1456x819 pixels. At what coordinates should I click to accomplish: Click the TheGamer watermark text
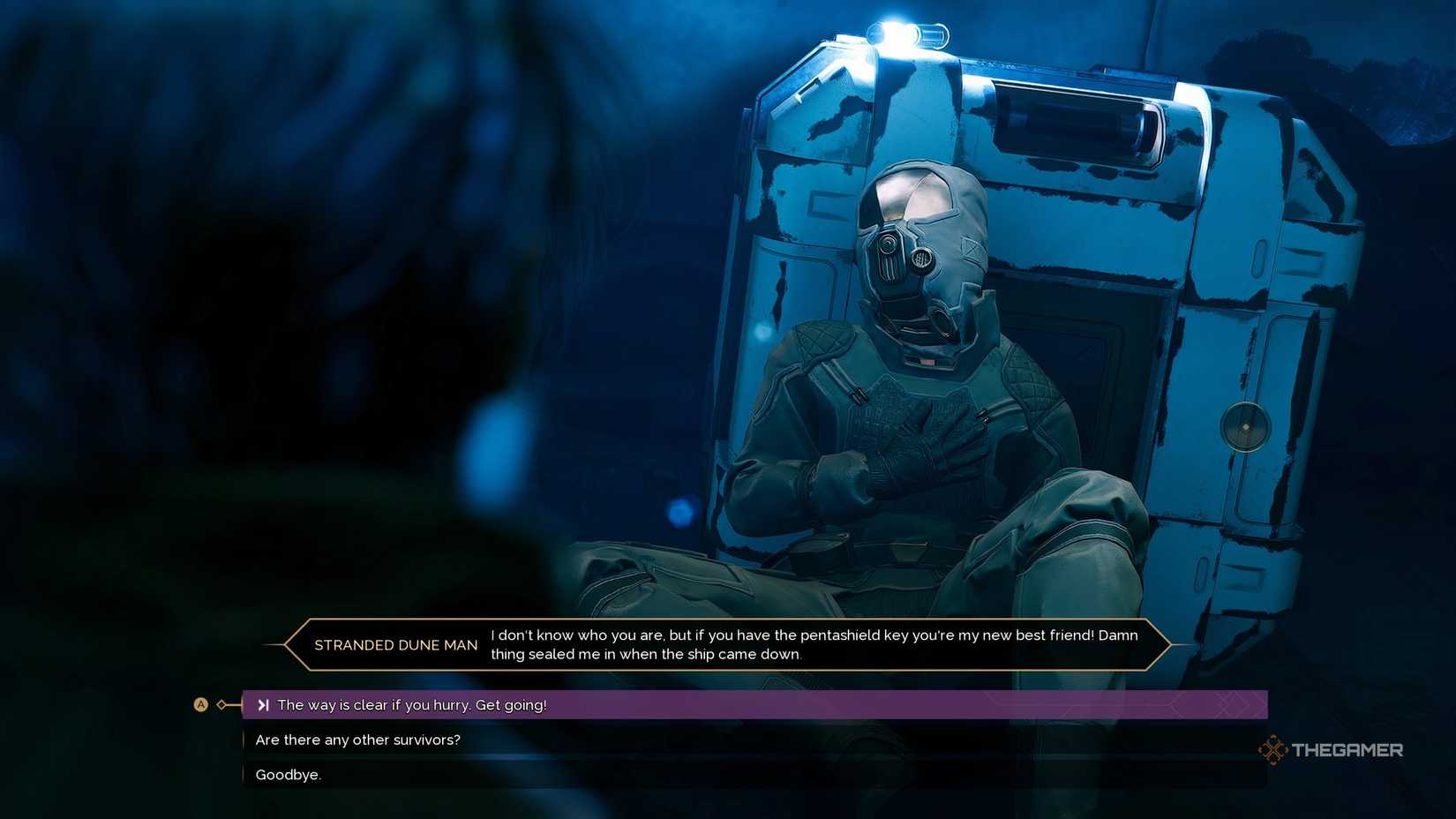pyautogui.click(x=1348, y=749)
